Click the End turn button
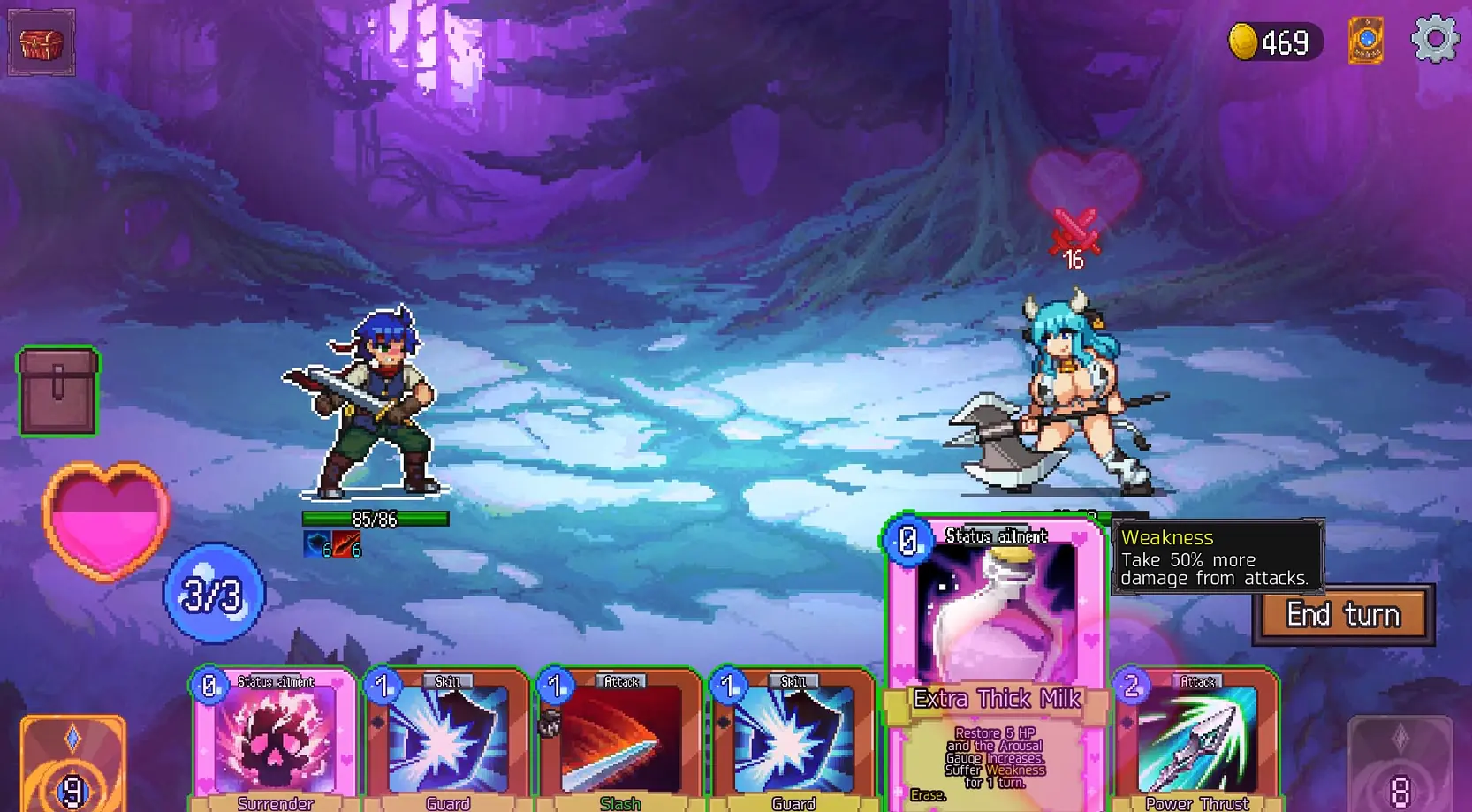Screen dimensions: 1472x812 [x=1343, y=614]
